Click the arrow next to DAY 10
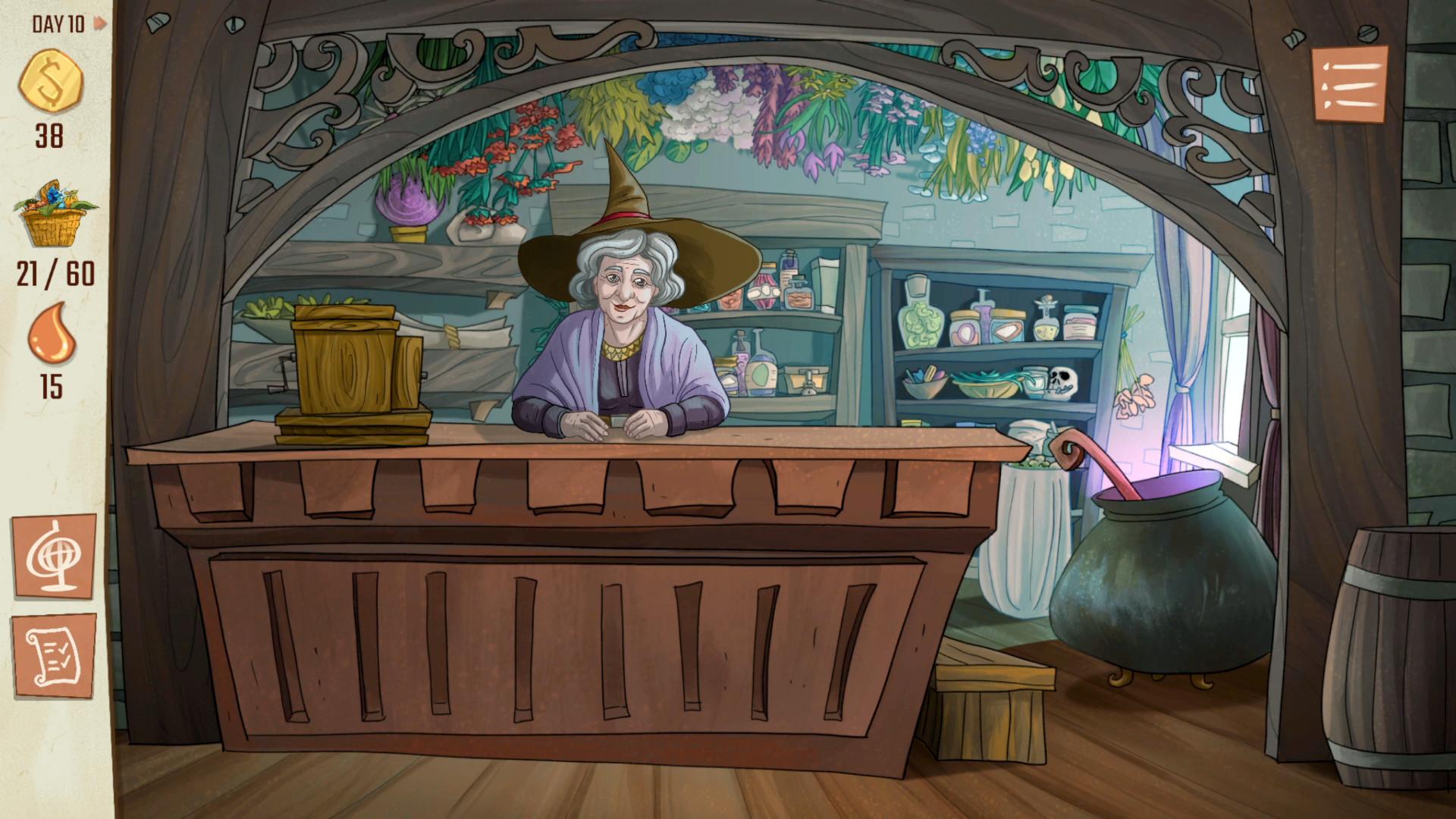 click(98, 22)
